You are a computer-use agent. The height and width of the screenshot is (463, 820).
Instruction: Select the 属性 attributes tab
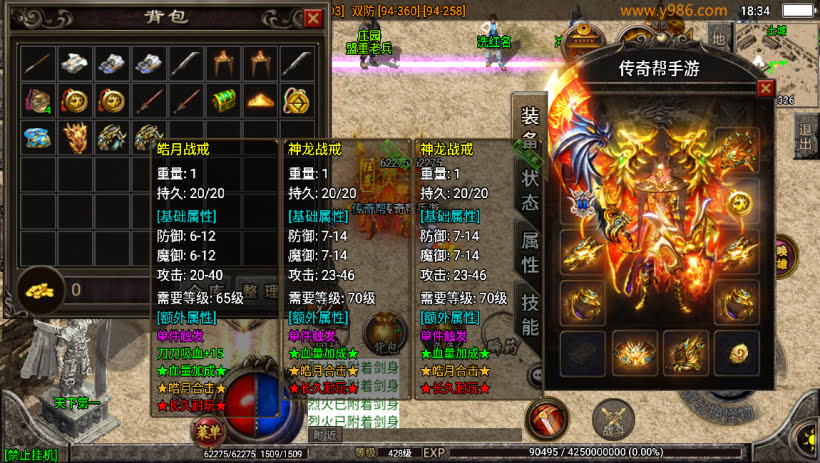(528, 250)
